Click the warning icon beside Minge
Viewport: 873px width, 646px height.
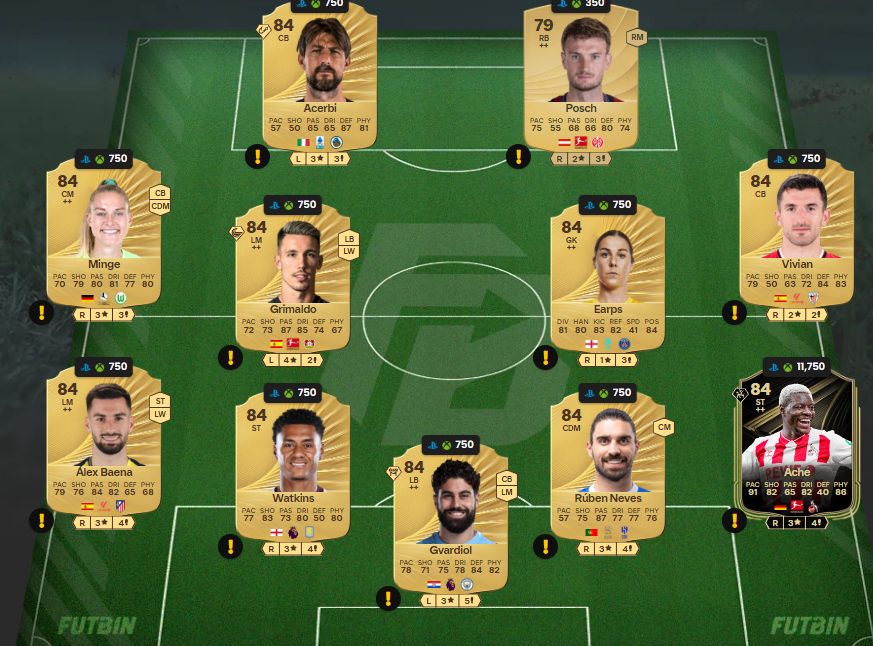(x=41, y=313)
